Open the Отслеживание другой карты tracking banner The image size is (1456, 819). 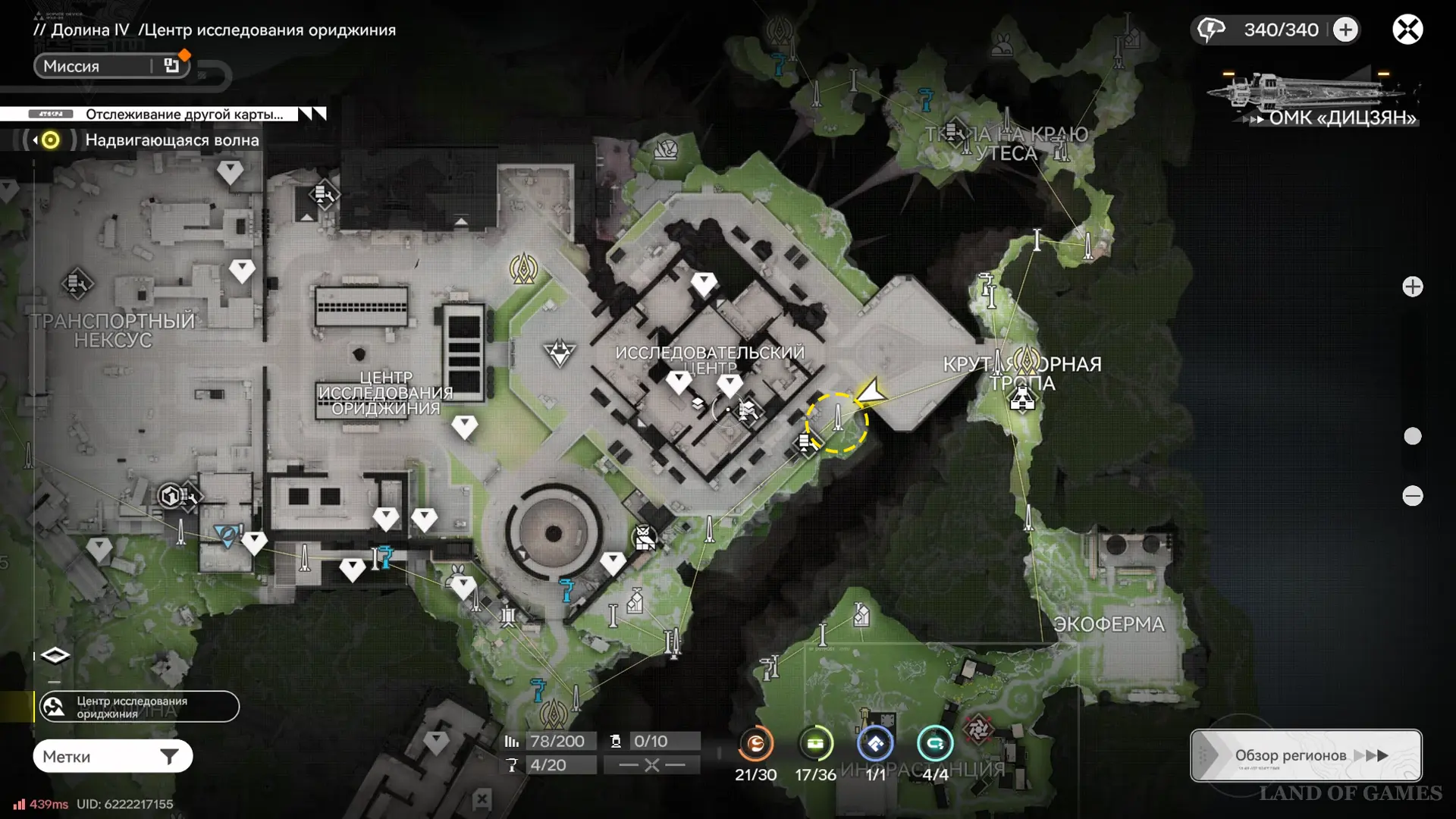[163, 114]
